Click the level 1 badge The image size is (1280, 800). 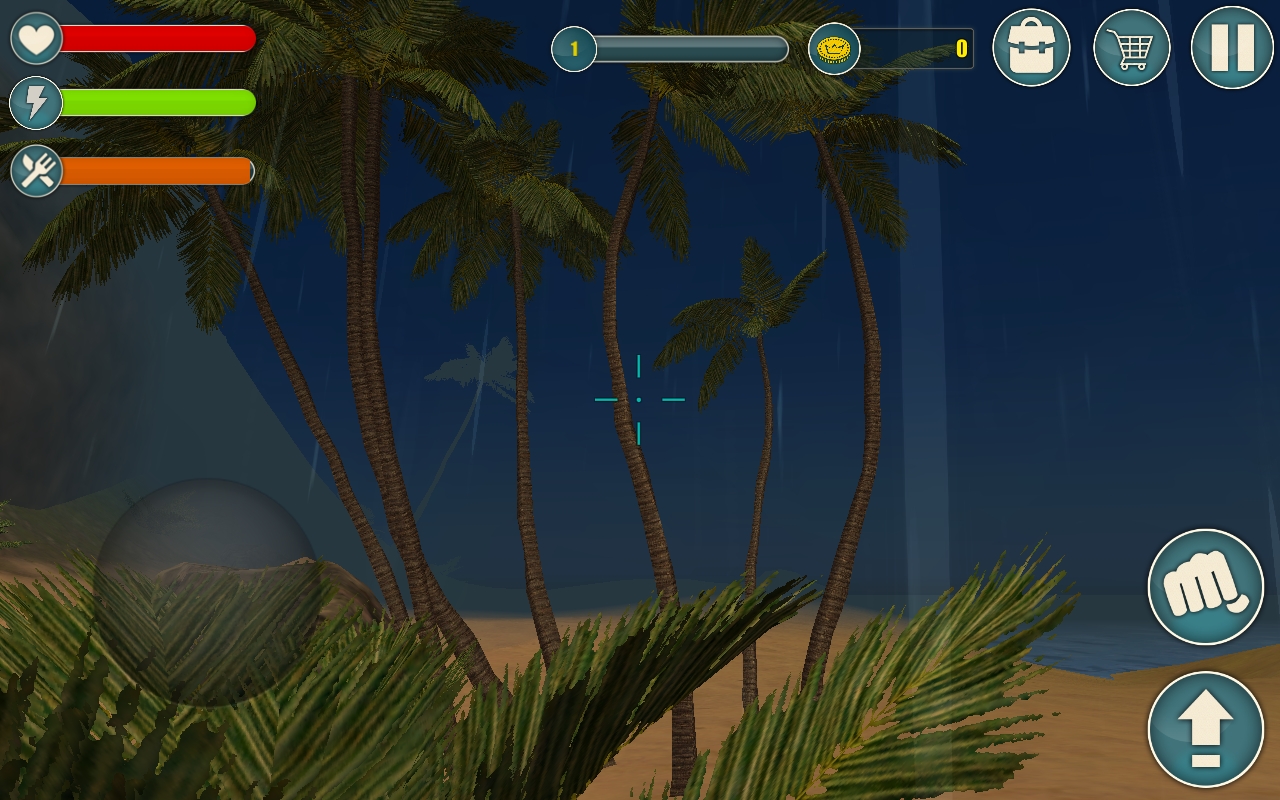pyautogui.click(x=573, y=49)
